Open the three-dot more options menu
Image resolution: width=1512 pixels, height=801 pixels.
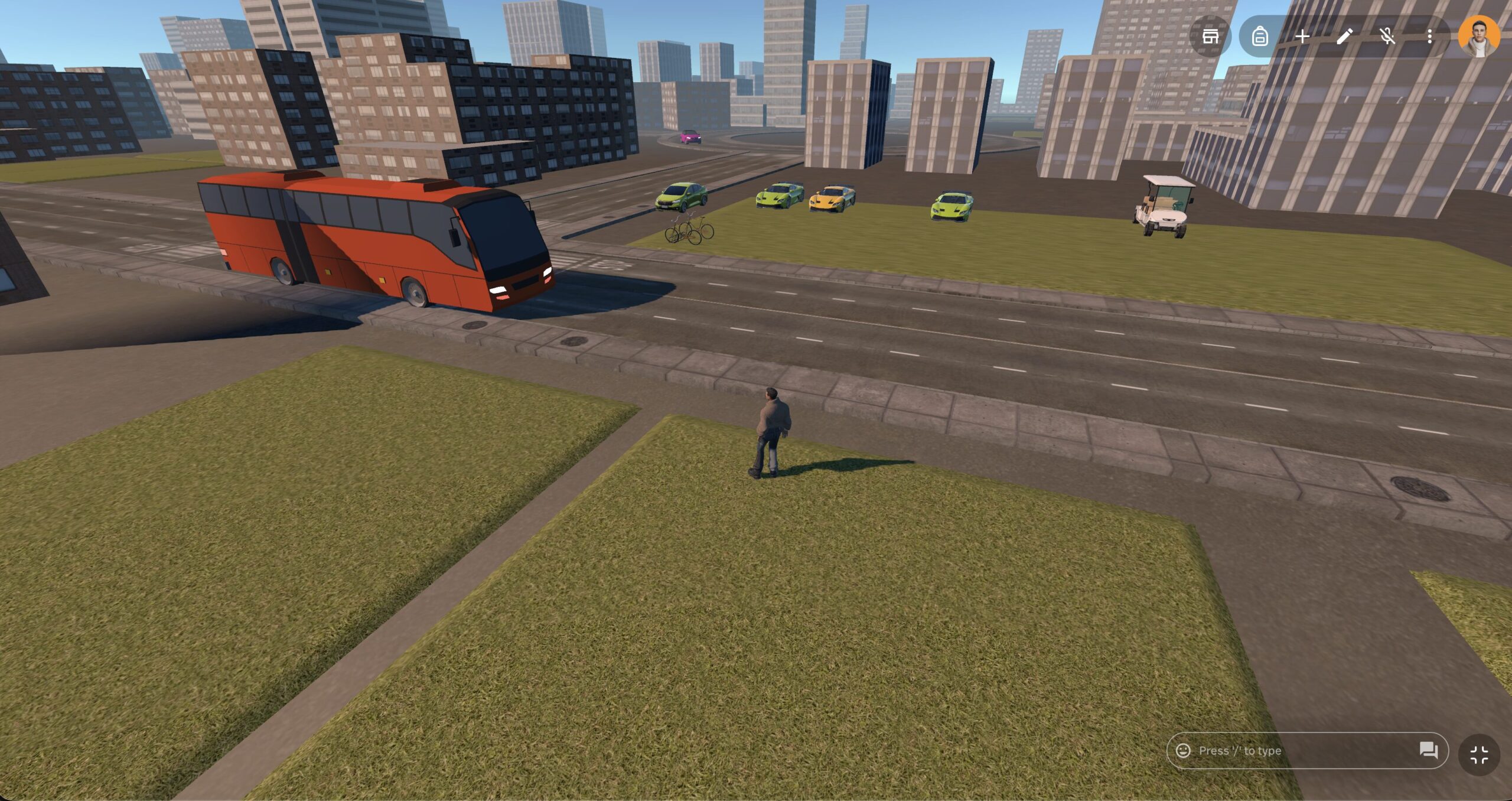1429,37
